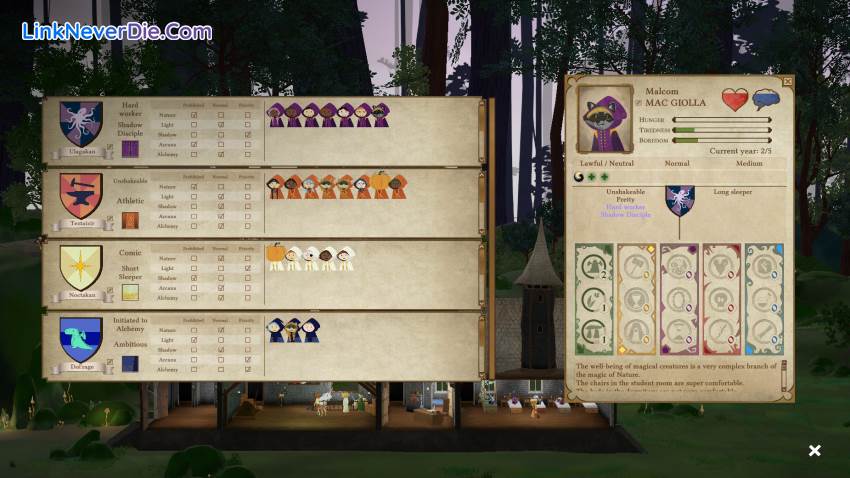The width and height of the screenshot is (850, 478).
Task: Toggle Ulagakan's Shadow priority checkbox
Action: click(248, 135)
